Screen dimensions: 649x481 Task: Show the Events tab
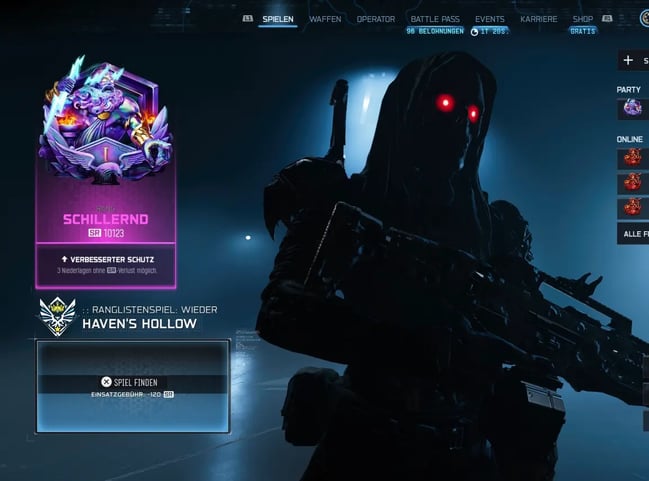[490, 19]
